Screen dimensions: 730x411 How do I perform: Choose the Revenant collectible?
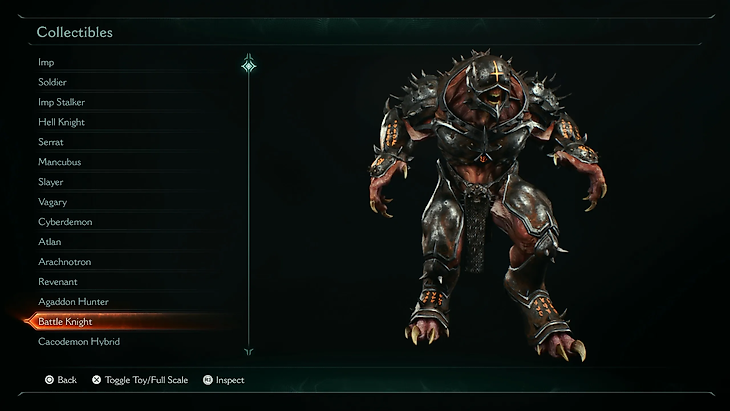(x=58, y=282)
